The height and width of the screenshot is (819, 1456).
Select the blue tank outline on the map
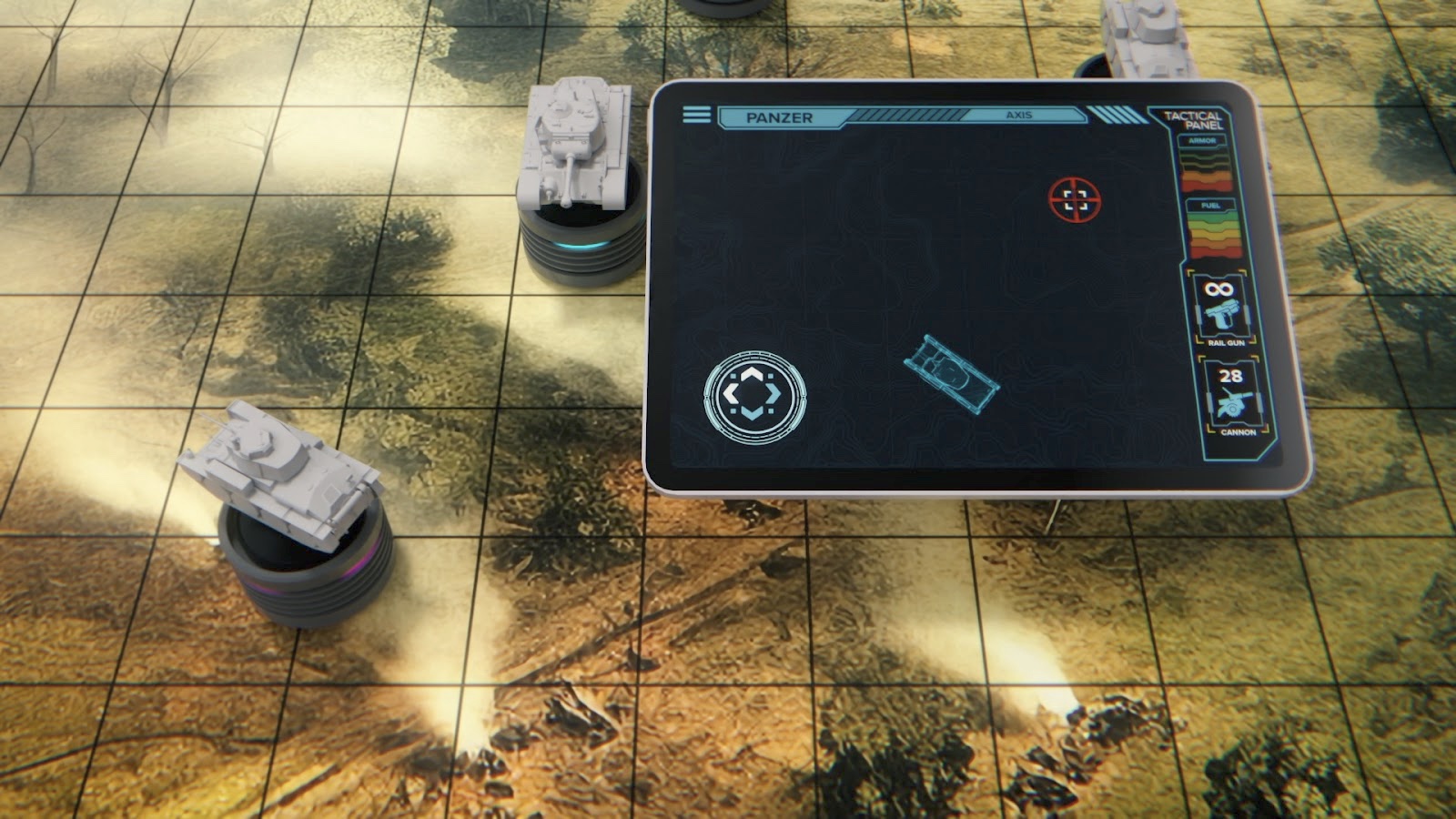click(951, 374)
